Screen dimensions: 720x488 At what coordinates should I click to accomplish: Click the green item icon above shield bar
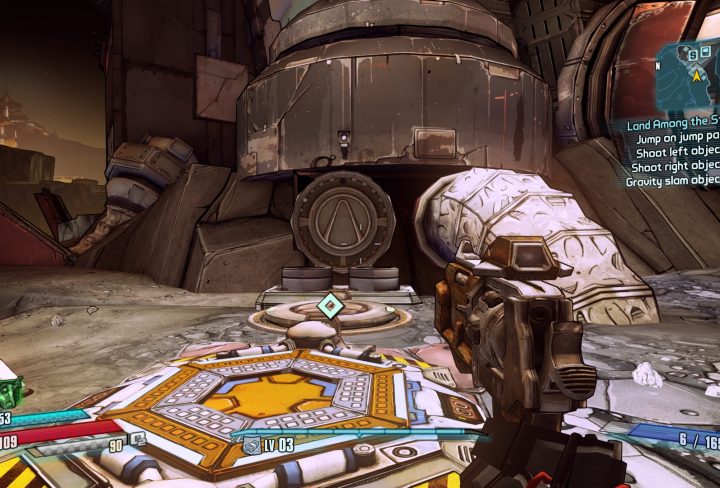click(x=8, y=391)
